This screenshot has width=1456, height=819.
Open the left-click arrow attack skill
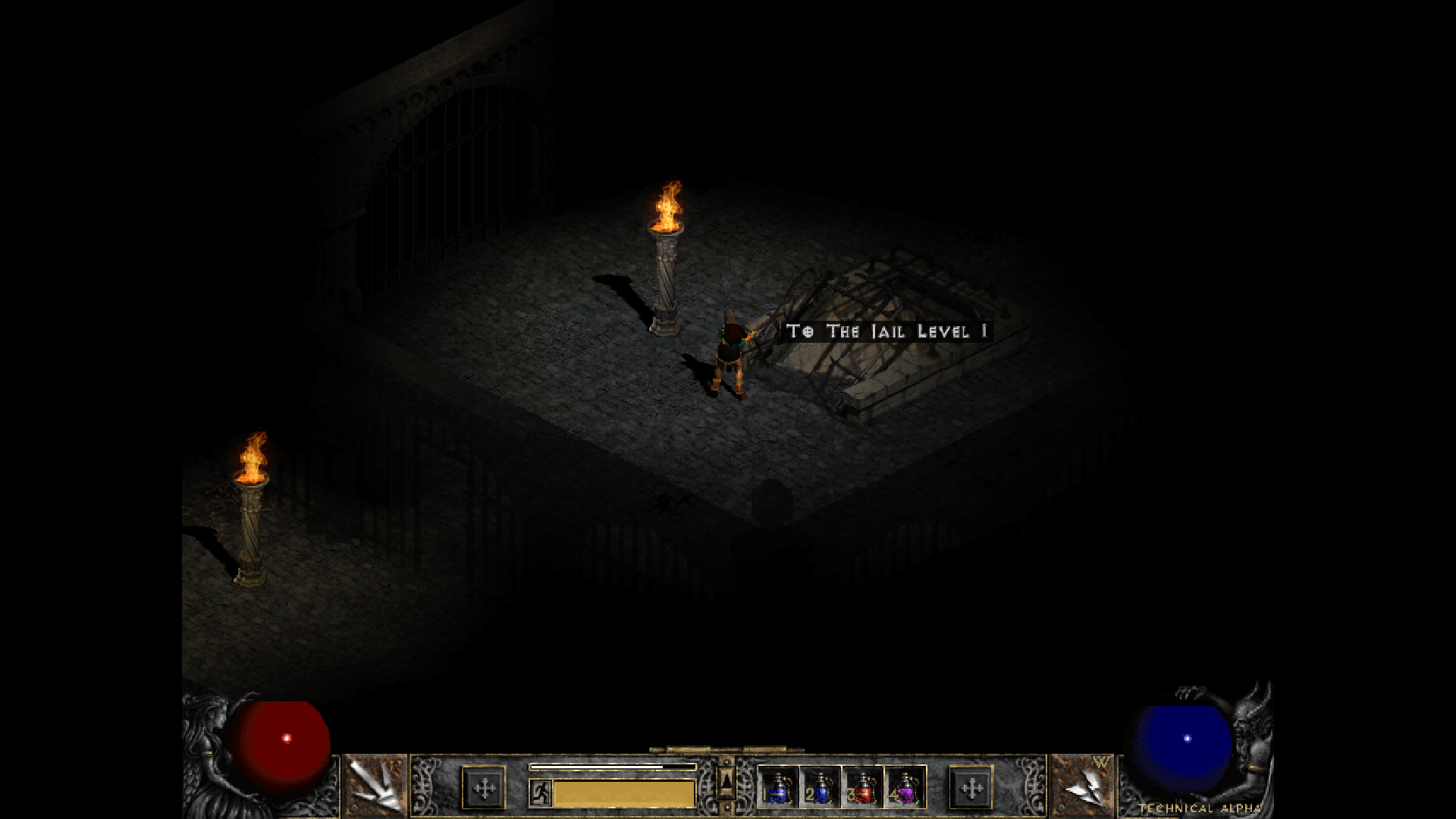coord(375,786)
